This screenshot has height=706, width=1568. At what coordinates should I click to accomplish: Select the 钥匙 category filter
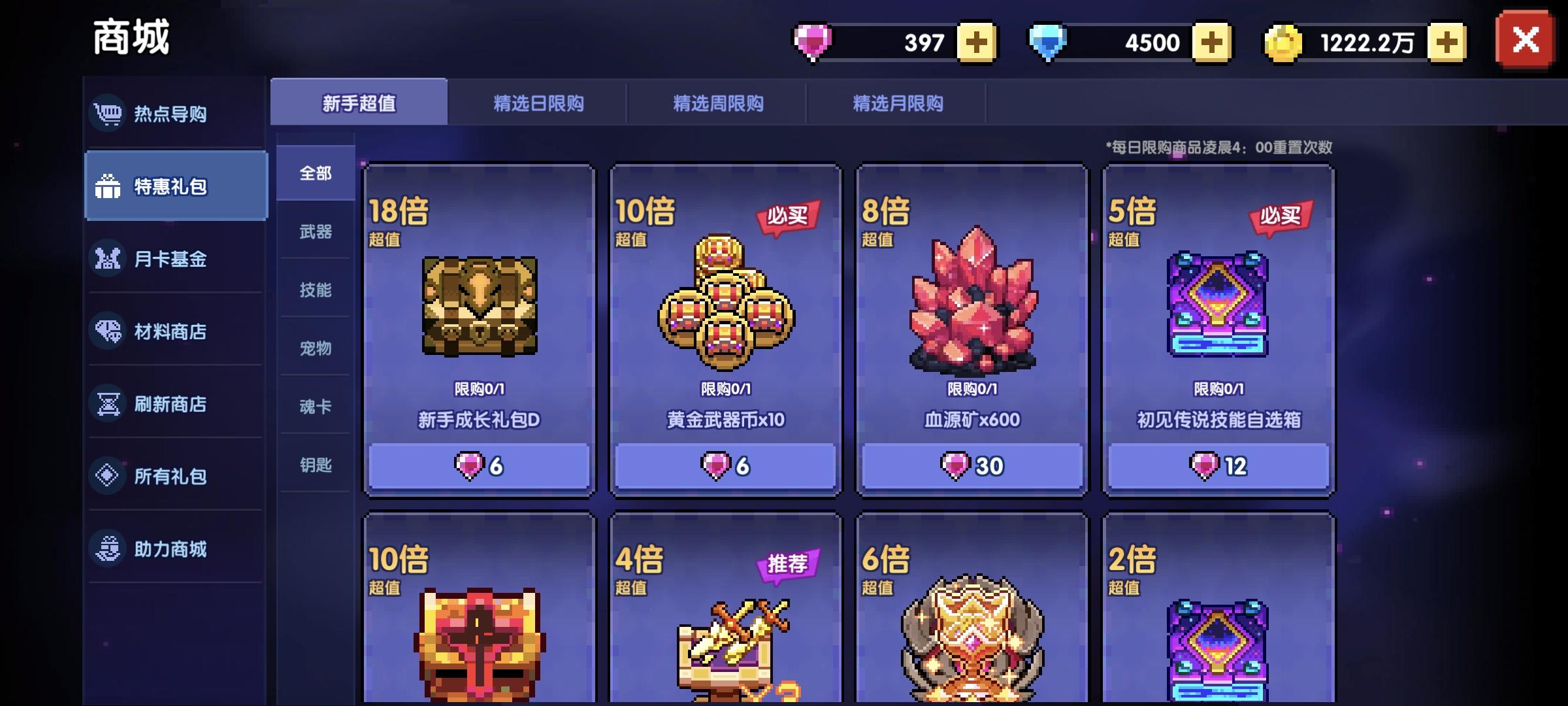[316, 466]
